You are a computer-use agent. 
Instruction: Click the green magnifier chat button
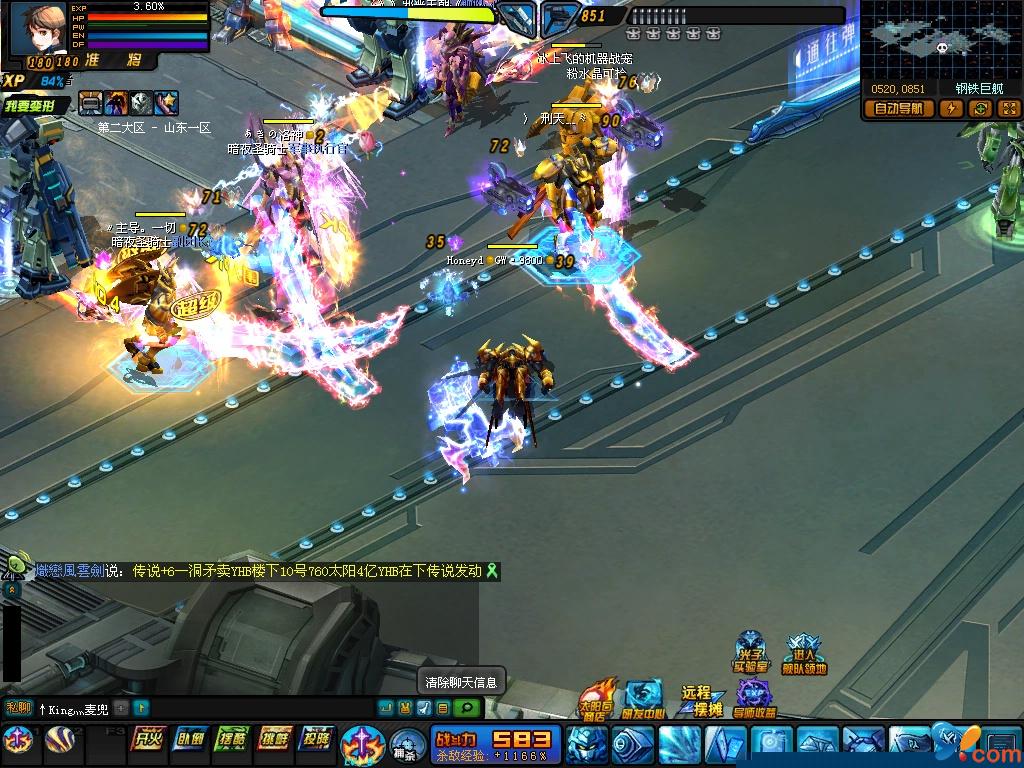[x=466, y=708]
